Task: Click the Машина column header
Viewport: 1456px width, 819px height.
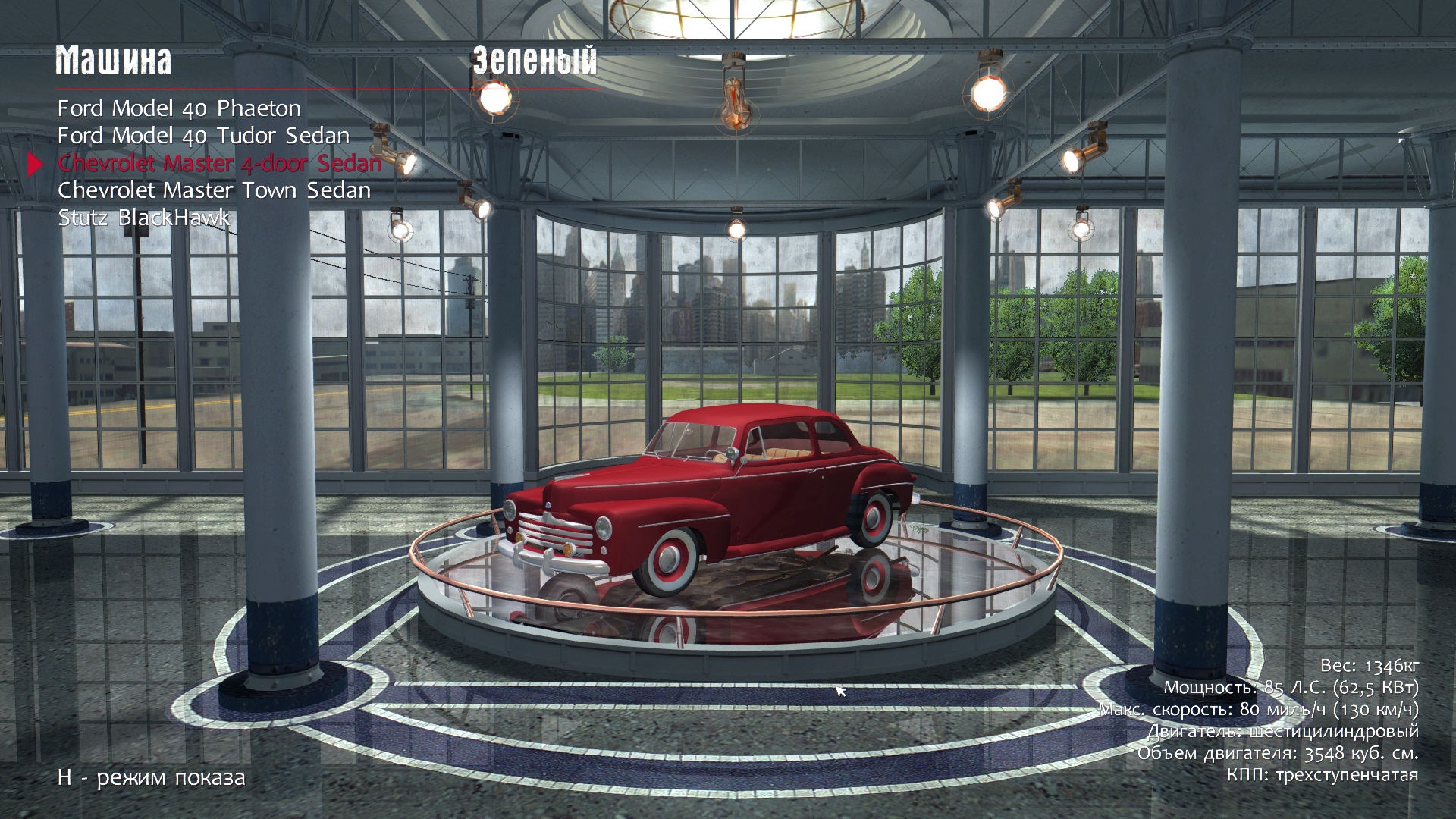Action: point(114,61)
